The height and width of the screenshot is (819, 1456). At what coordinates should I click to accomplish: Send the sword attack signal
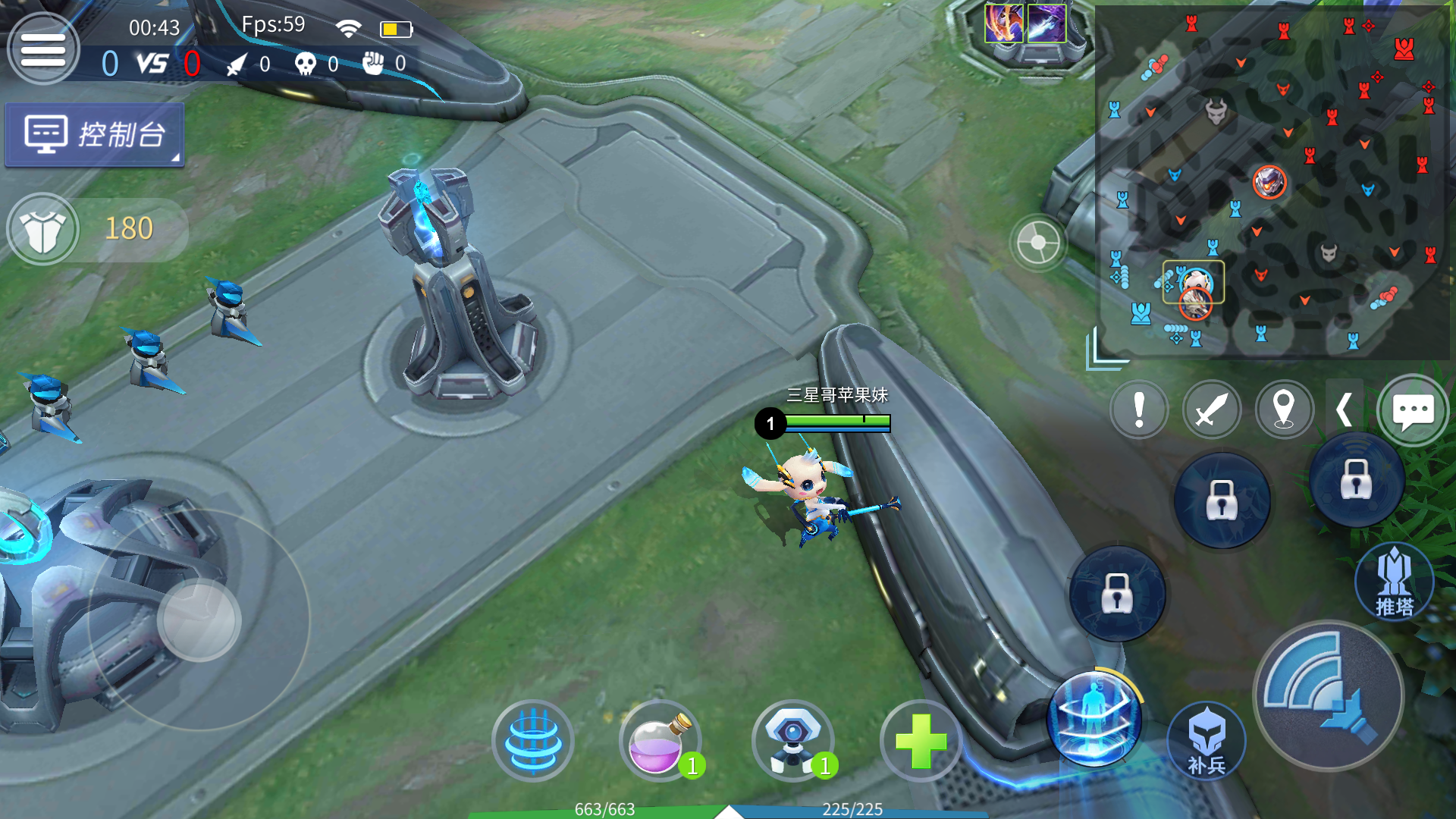tap(1211, 410)
